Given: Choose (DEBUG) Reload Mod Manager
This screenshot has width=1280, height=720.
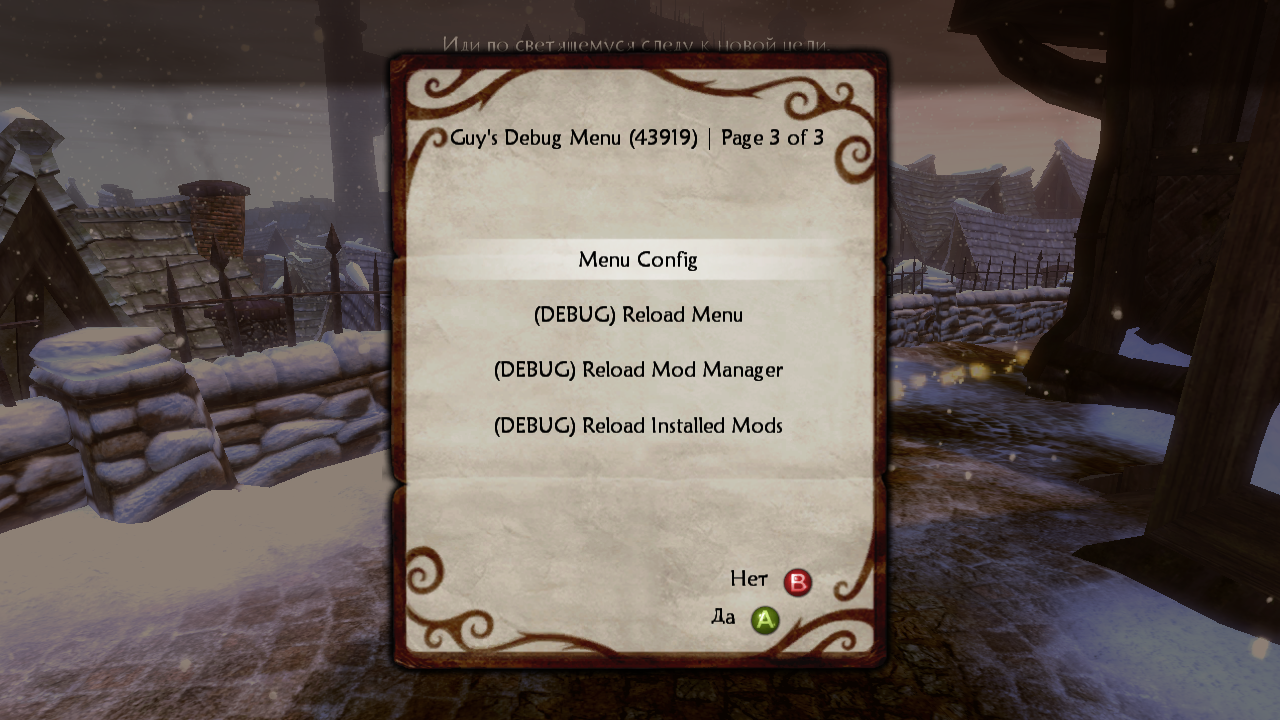Looking at the screenshot, I should pos(638,370).
